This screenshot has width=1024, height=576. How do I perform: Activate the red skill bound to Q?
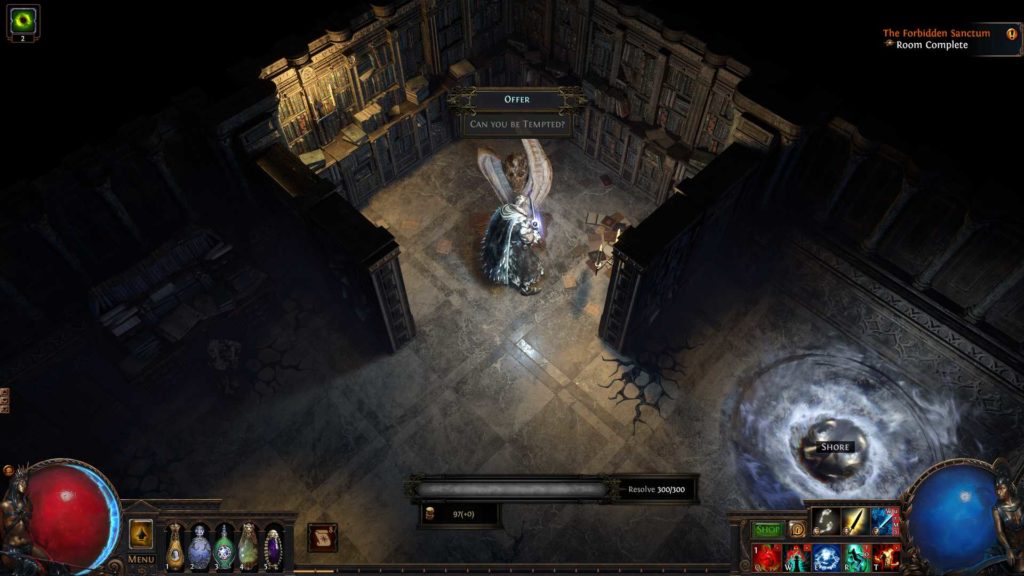coord(767,556)
